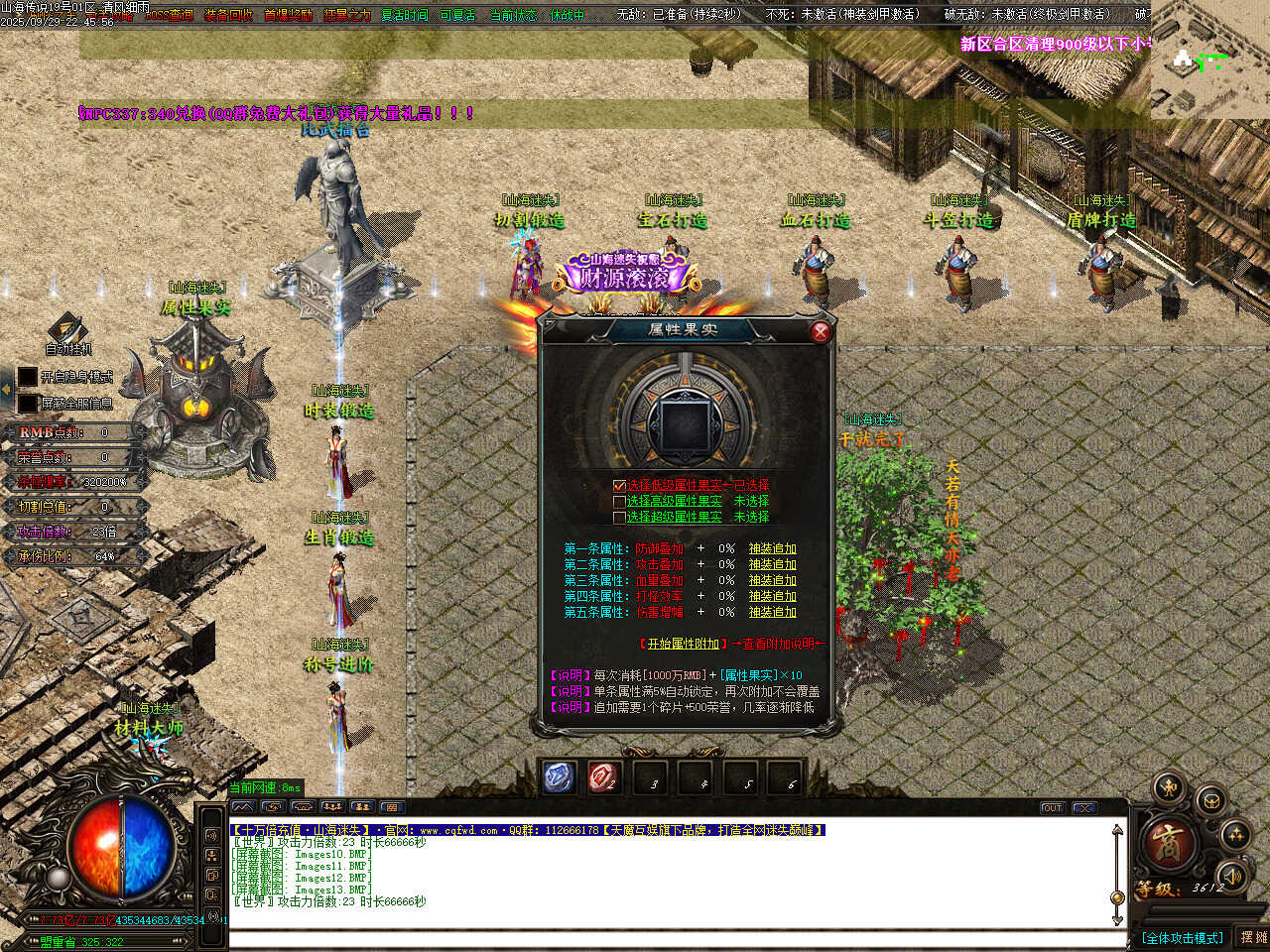Screen dimensions: 1270x952
Task: Untick the 选择低级属性果实 checkbox
Action: (x=620, y=486)
